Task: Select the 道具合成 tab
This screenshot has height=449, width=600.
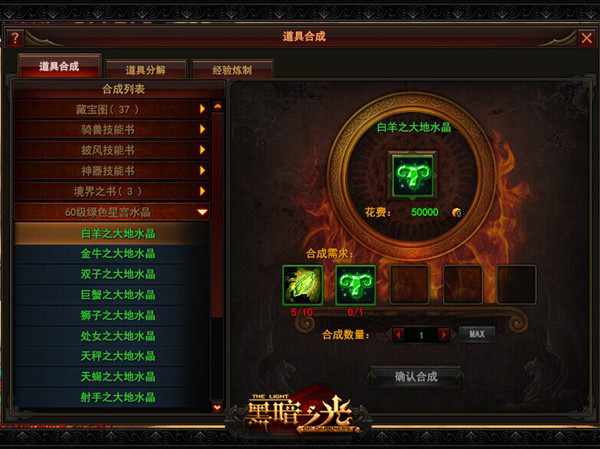Action: [x=60, y=67]
